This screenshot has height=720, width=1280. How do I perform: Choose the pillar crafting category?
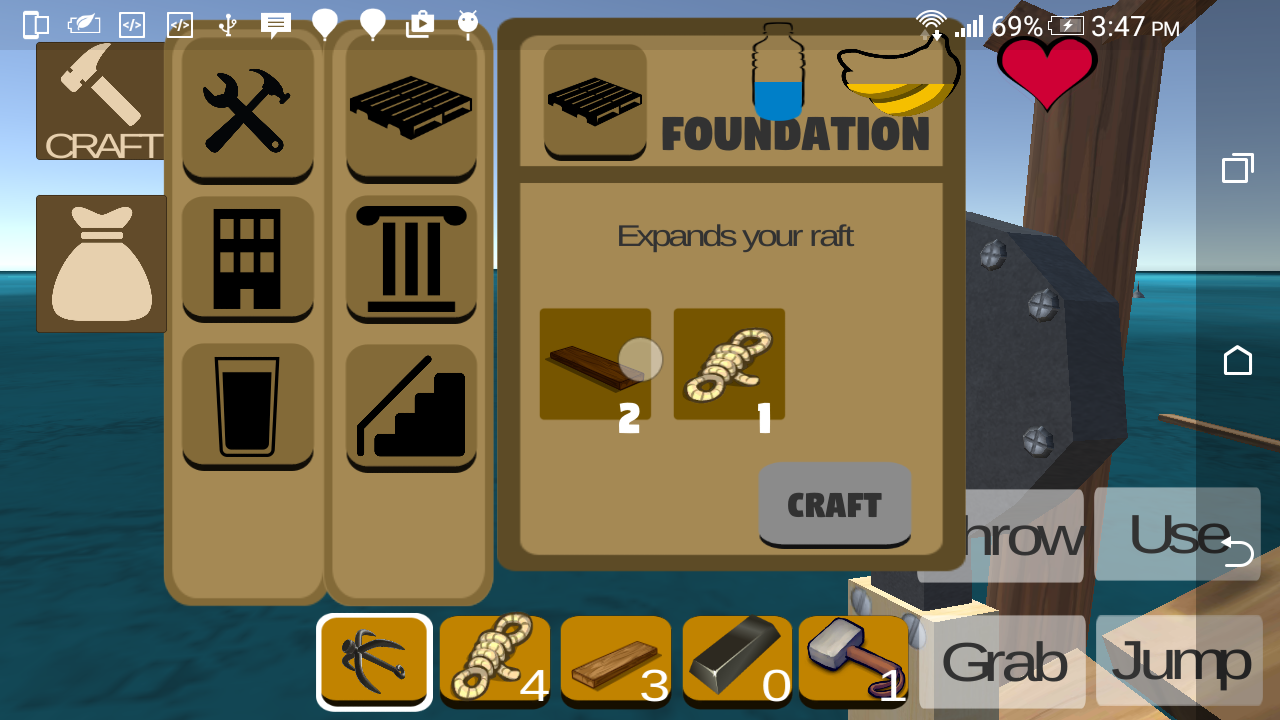click(x=411, y=260)
